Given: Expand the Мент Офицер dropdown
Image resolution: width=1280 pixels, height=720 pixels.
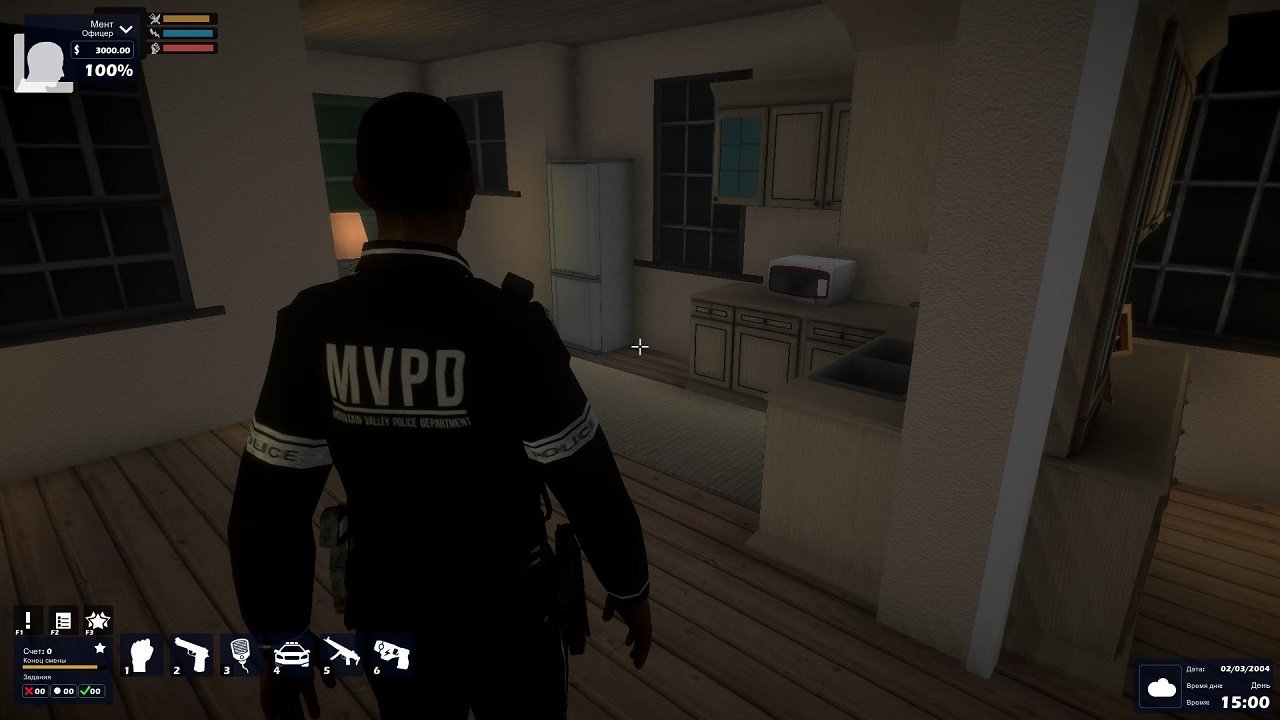Looking at the screenshot, I should point(125,29).
